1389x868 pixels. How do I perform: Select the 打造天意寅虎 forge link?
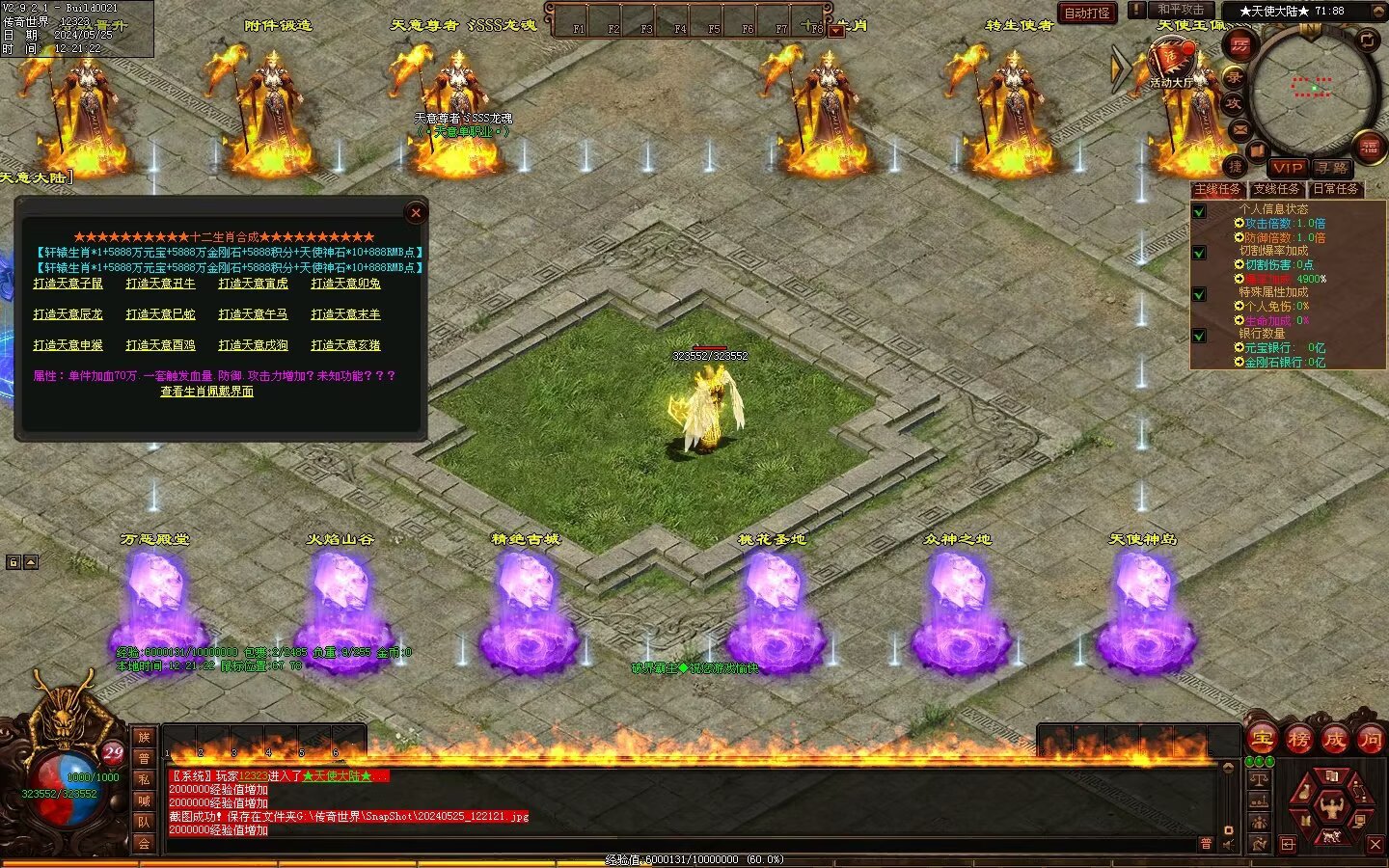tap(253, 284)
